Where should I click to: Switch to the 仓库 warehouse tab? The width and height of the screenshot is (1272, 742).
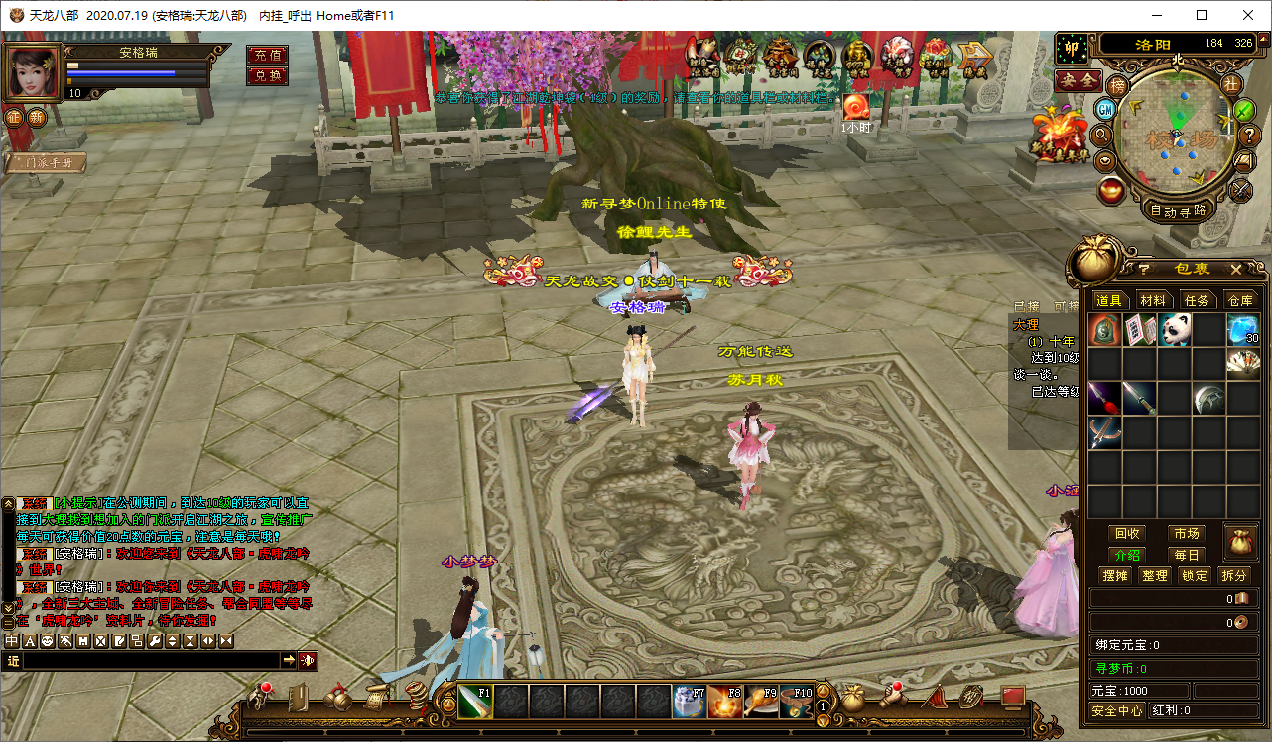tap(1240, 300)
